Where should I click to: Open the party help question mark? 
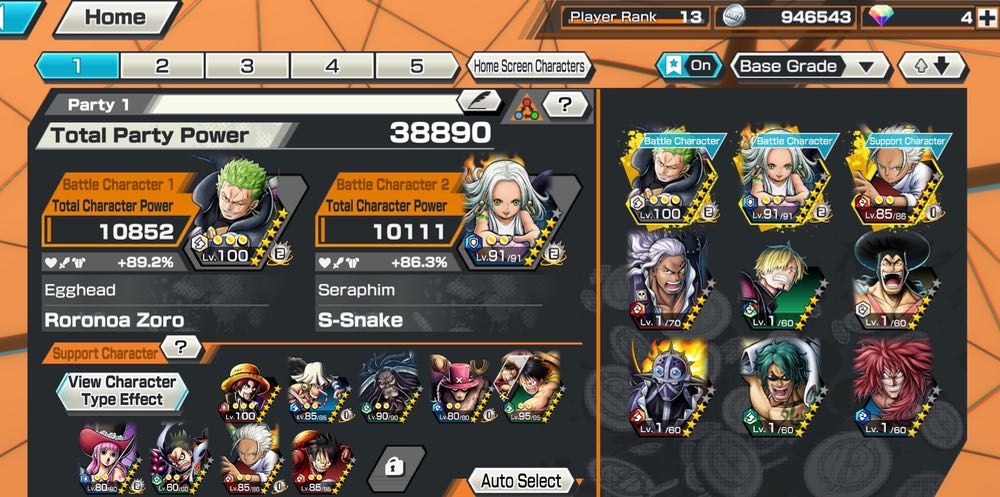[565, 104]
